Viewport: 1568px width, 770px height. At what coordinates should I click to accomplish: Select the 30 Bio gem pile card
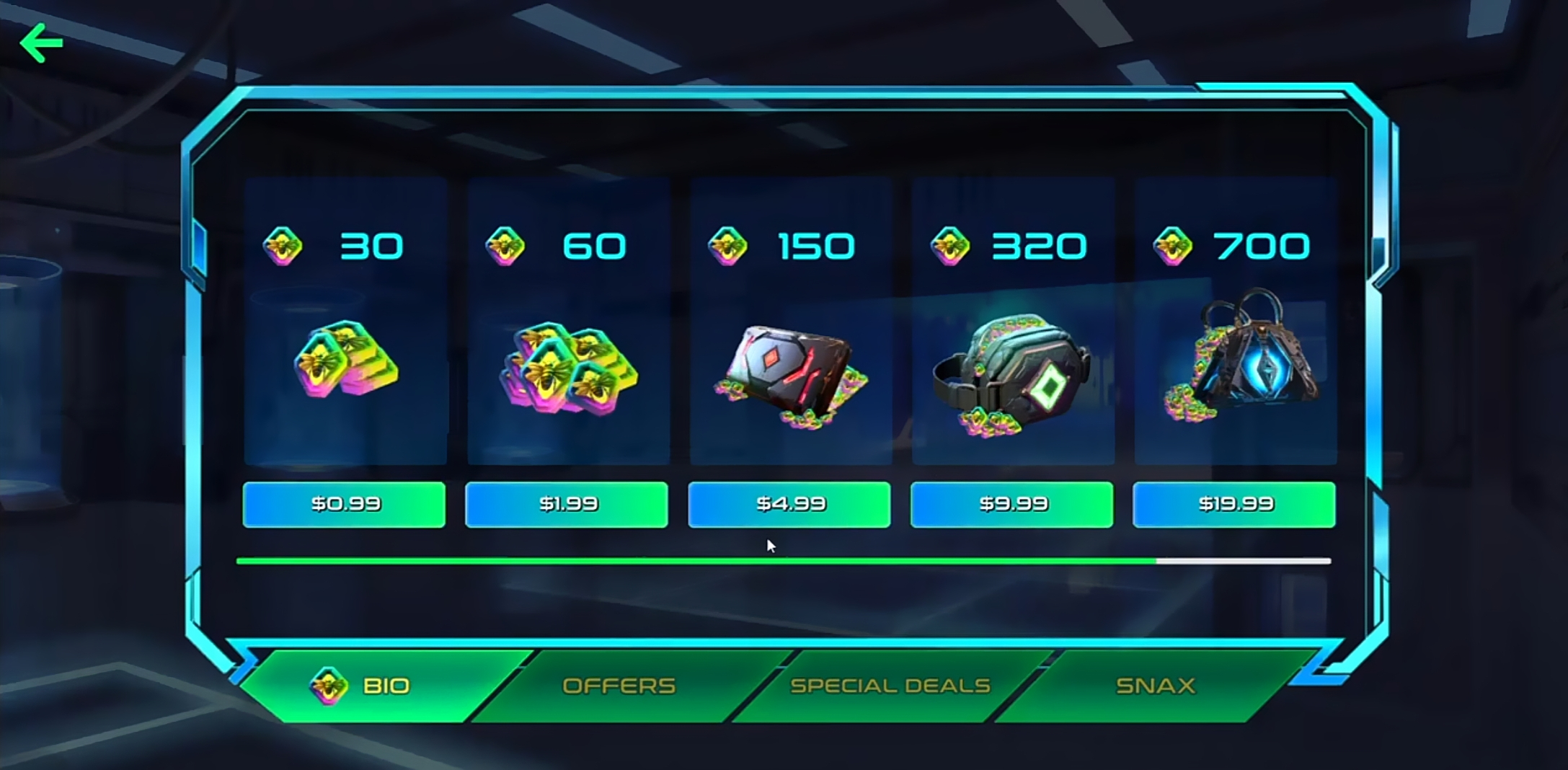(x=345, y=322)
